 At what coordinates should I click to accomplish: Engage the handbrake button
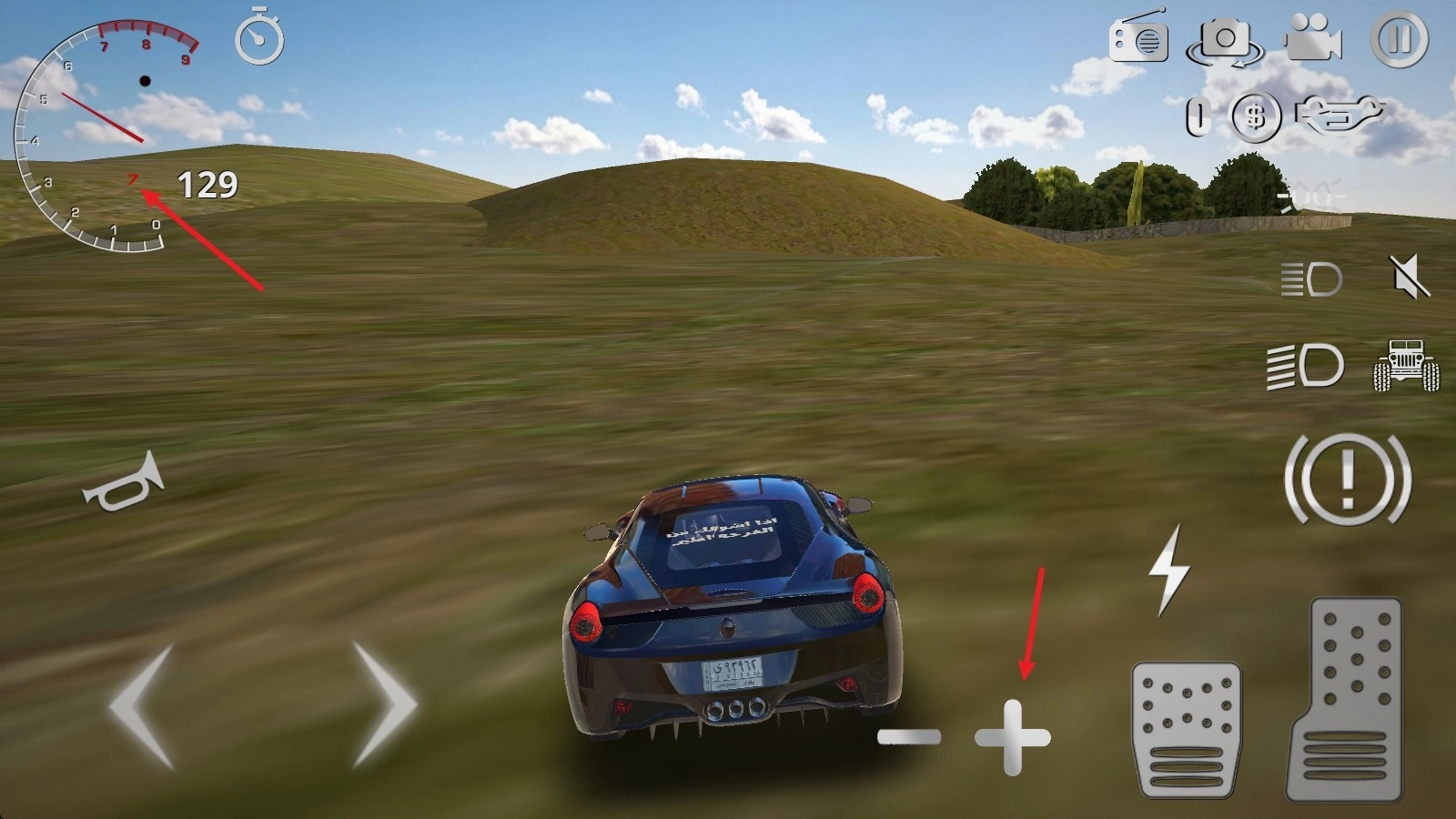pyautogui.click(x=1348, y=479)
